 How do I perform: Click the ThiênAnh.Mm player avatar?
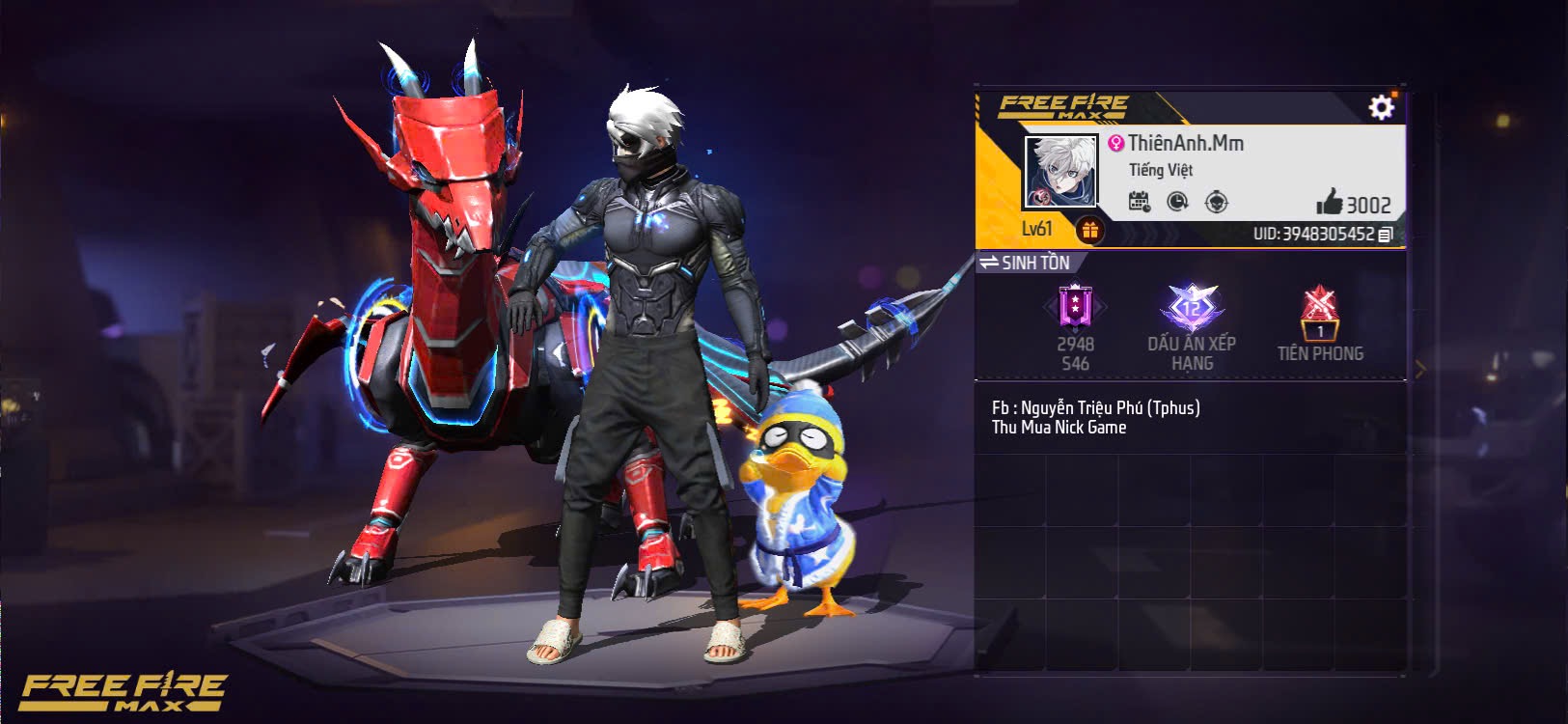[1060, 171]
